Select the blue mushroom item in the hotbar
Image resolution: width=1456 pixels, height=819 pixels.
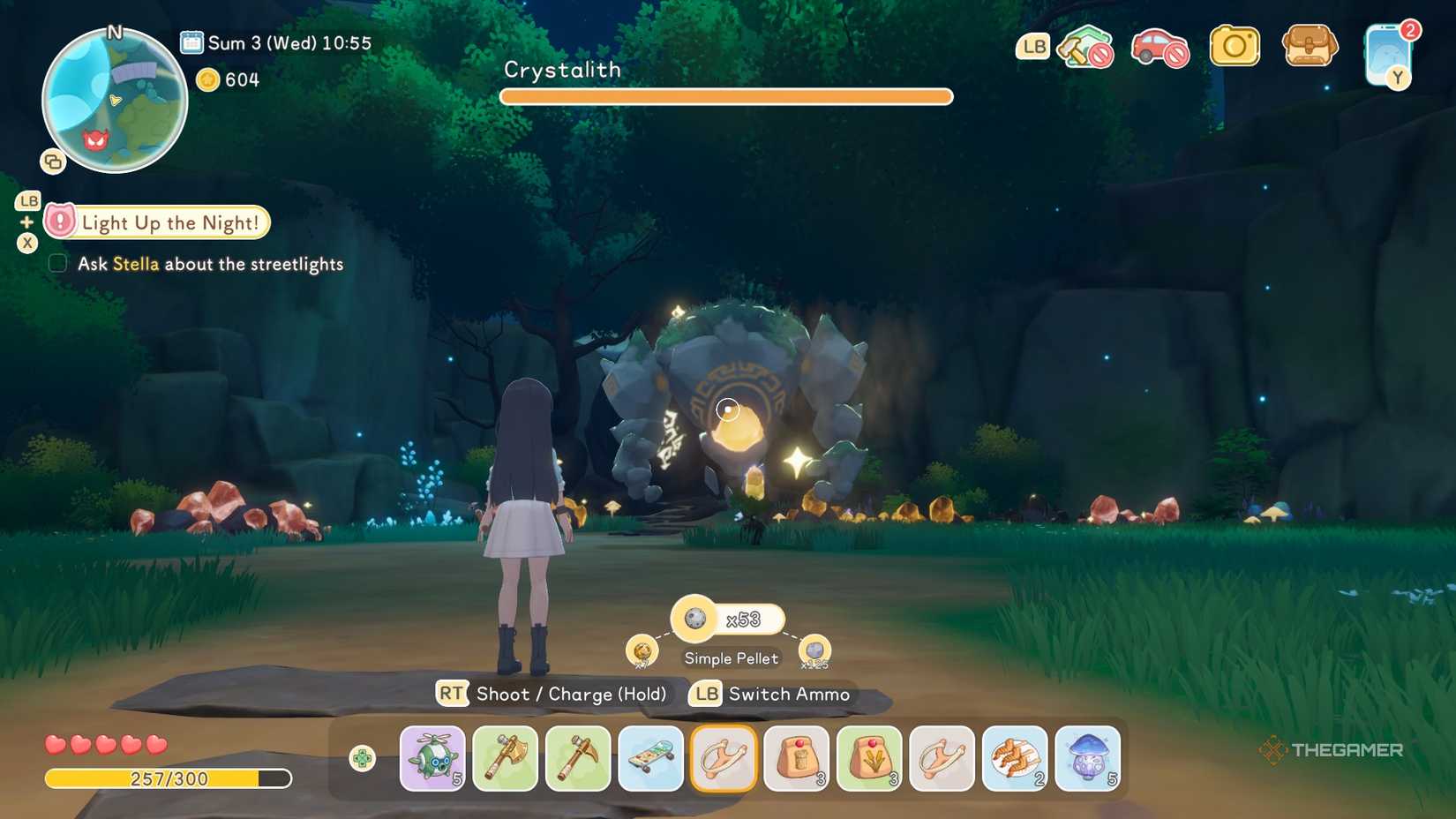[1087, 758]
